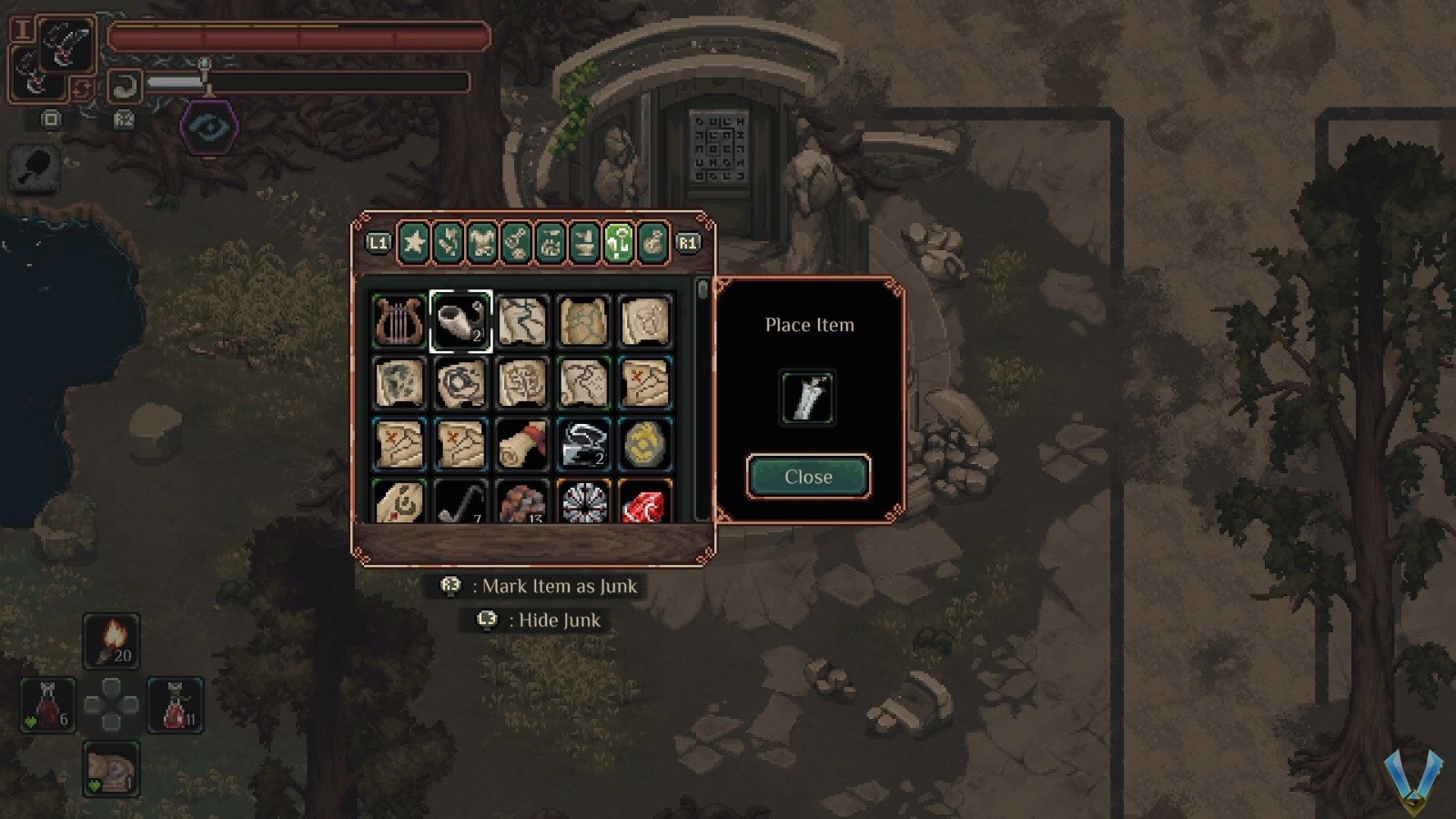This screenshot has width=1456, height=819.
Task: Choose the horn item with count 2
Action: tap(460, 321)
